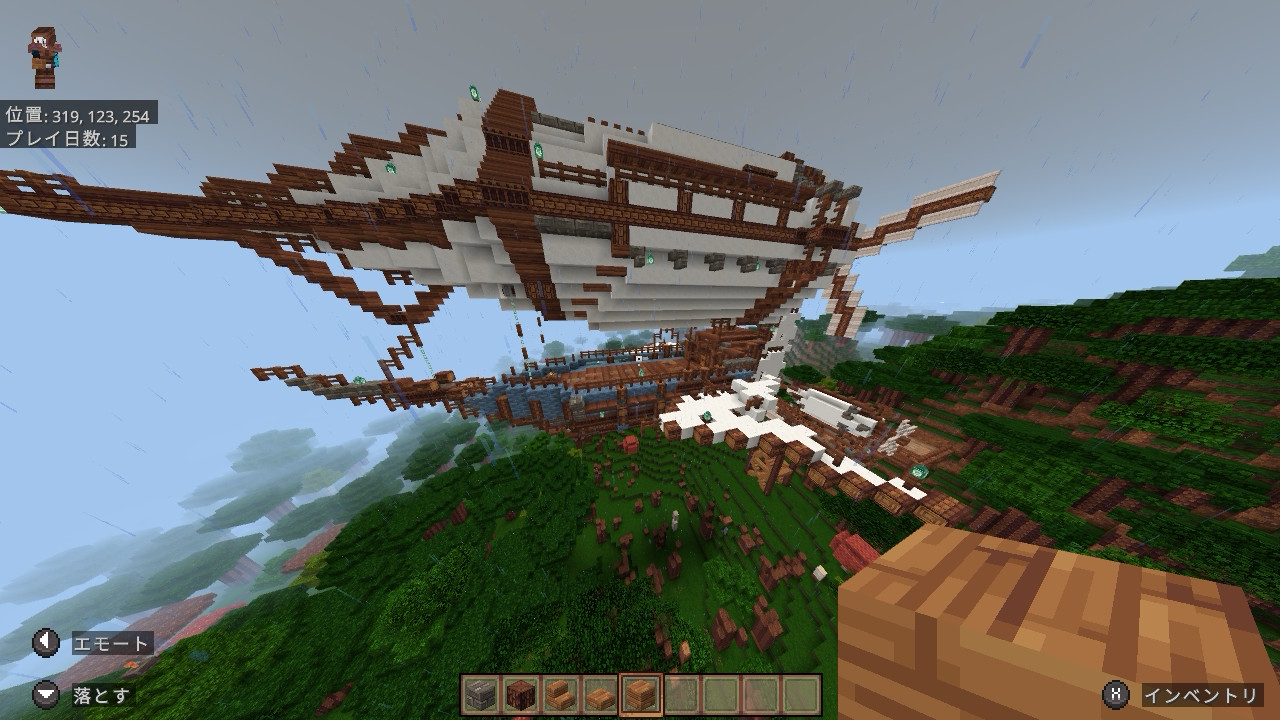
Task: Choose the wooden stairs hotbar slot
Action: [x=560, y=694]
